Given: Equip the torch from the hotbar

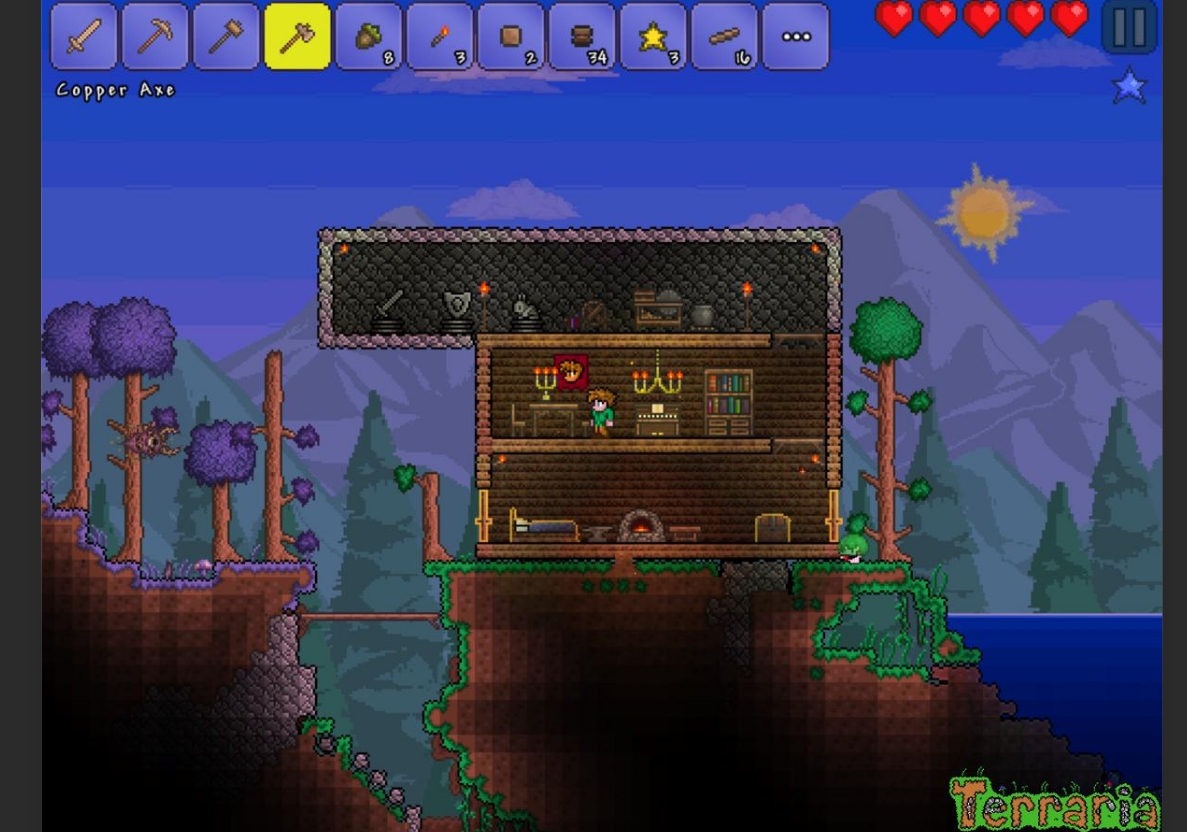Looking at the screenshot, I should tap(440, 37).
